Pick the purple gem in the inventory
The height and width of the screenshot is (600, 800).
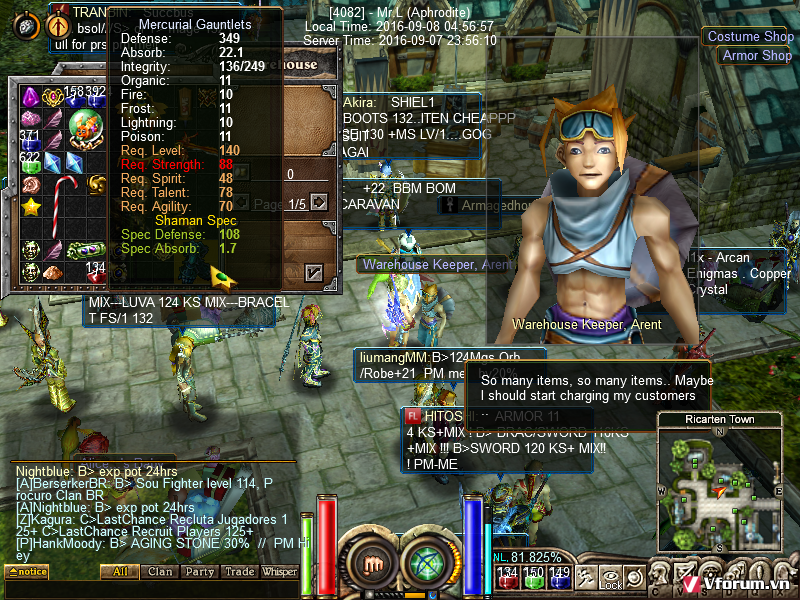click(31, 97)
